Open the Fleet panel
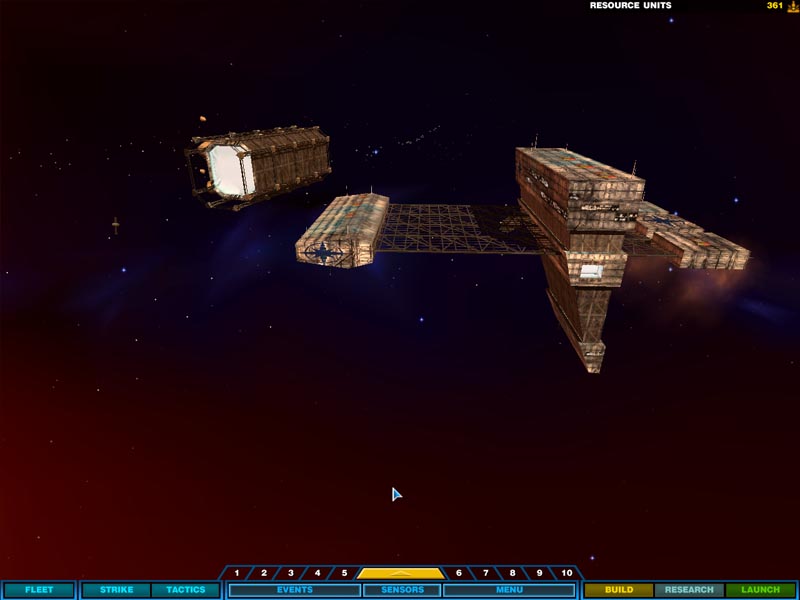Viewport: 800px width, 600px height. [38, 590]
